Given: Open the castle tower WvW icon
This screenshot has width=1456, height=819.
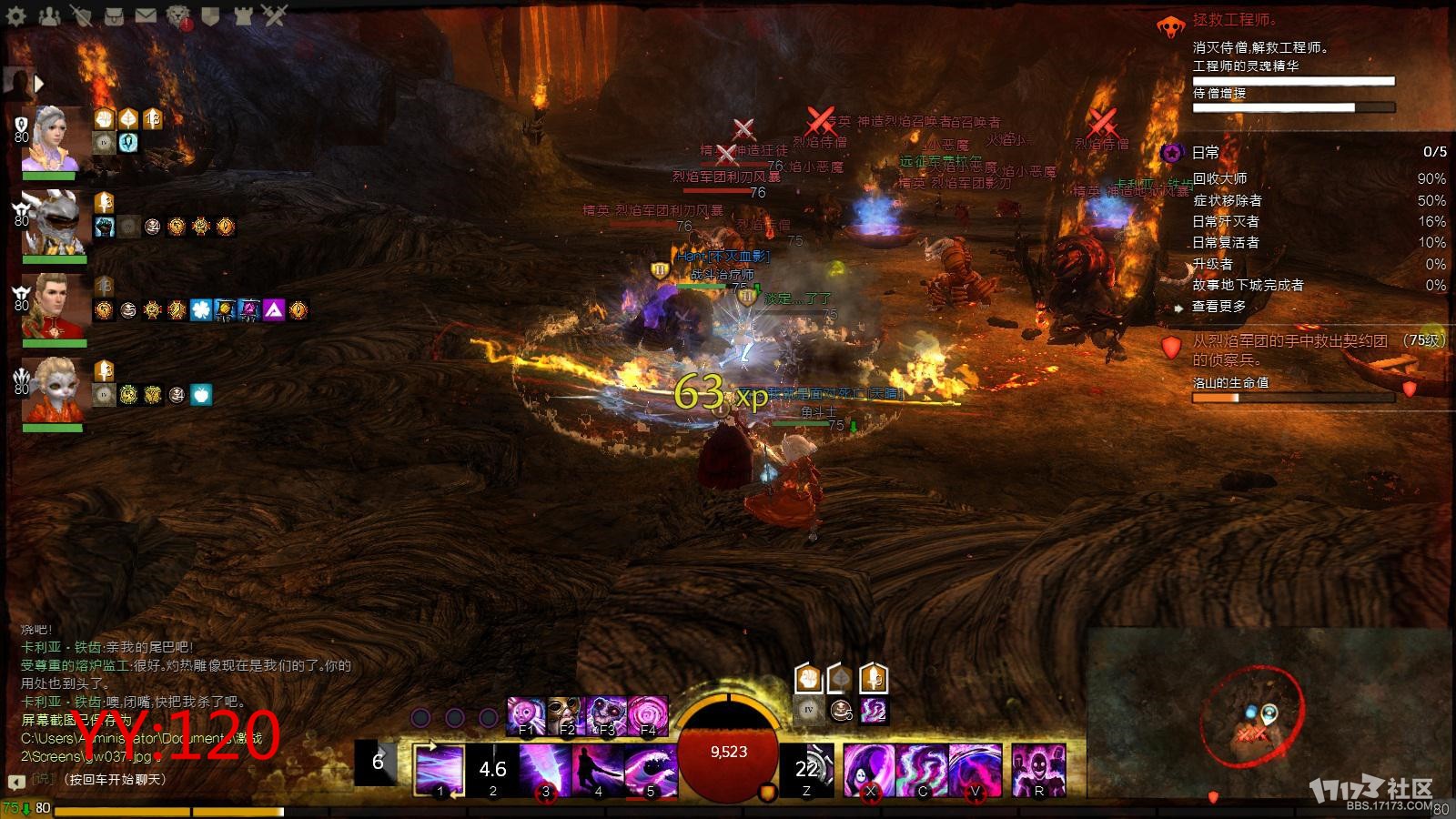Looking at the screenshot, I should (x=243, y=15).
